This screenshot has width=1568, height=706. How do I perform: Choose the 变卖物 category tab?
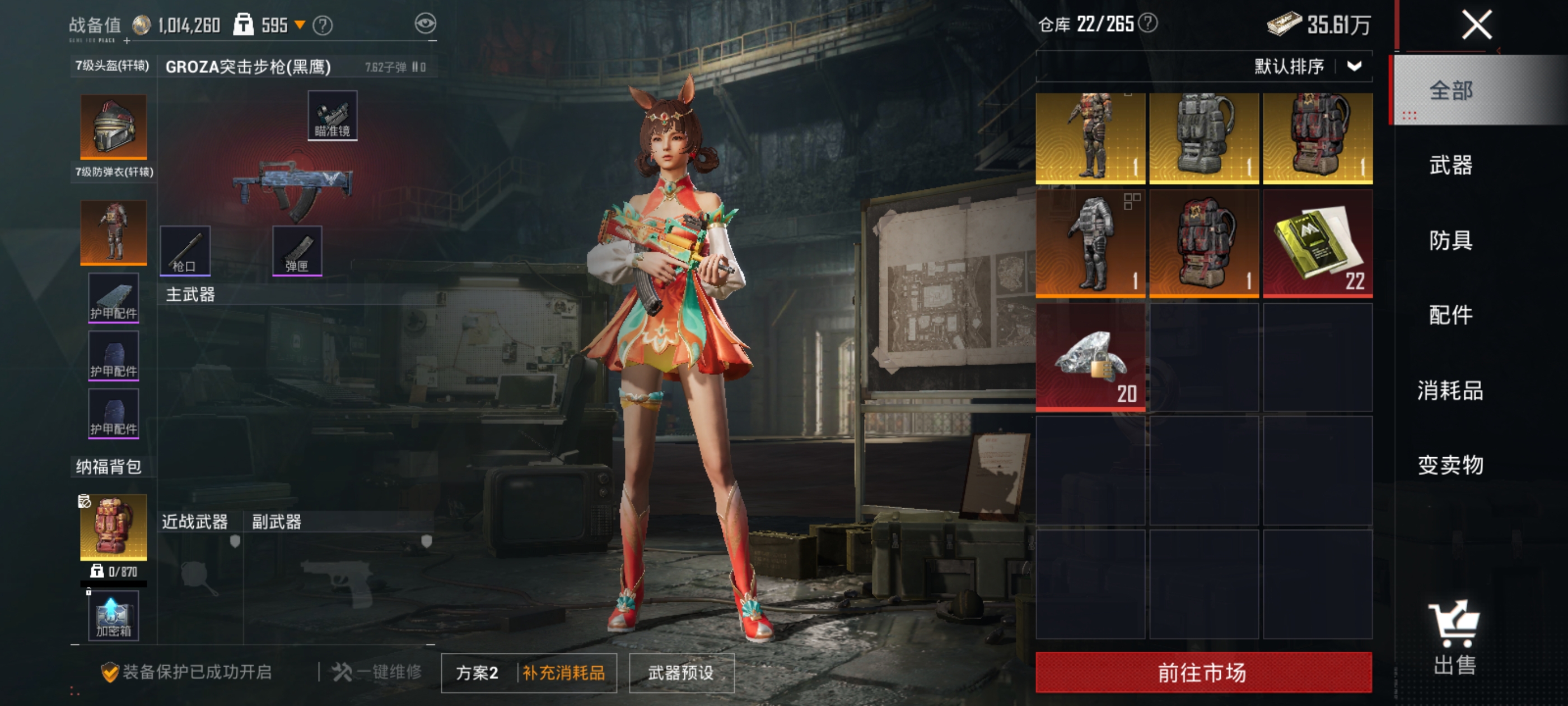click(1450, 466)
